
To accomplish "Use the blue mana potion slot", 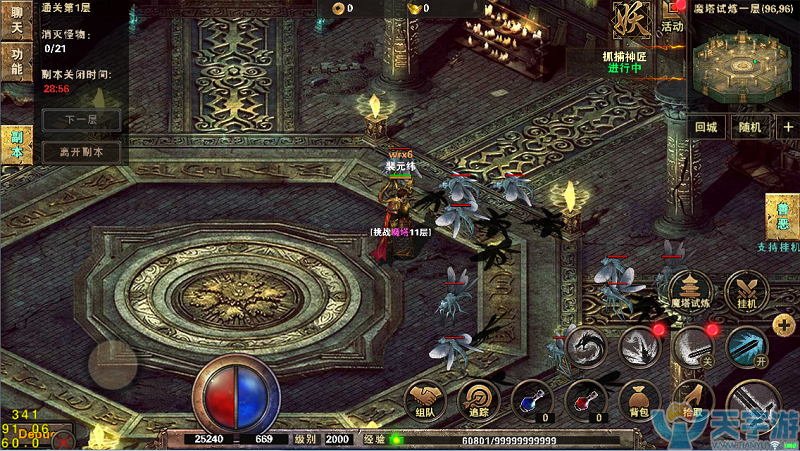I will click(x=532, y=401).
